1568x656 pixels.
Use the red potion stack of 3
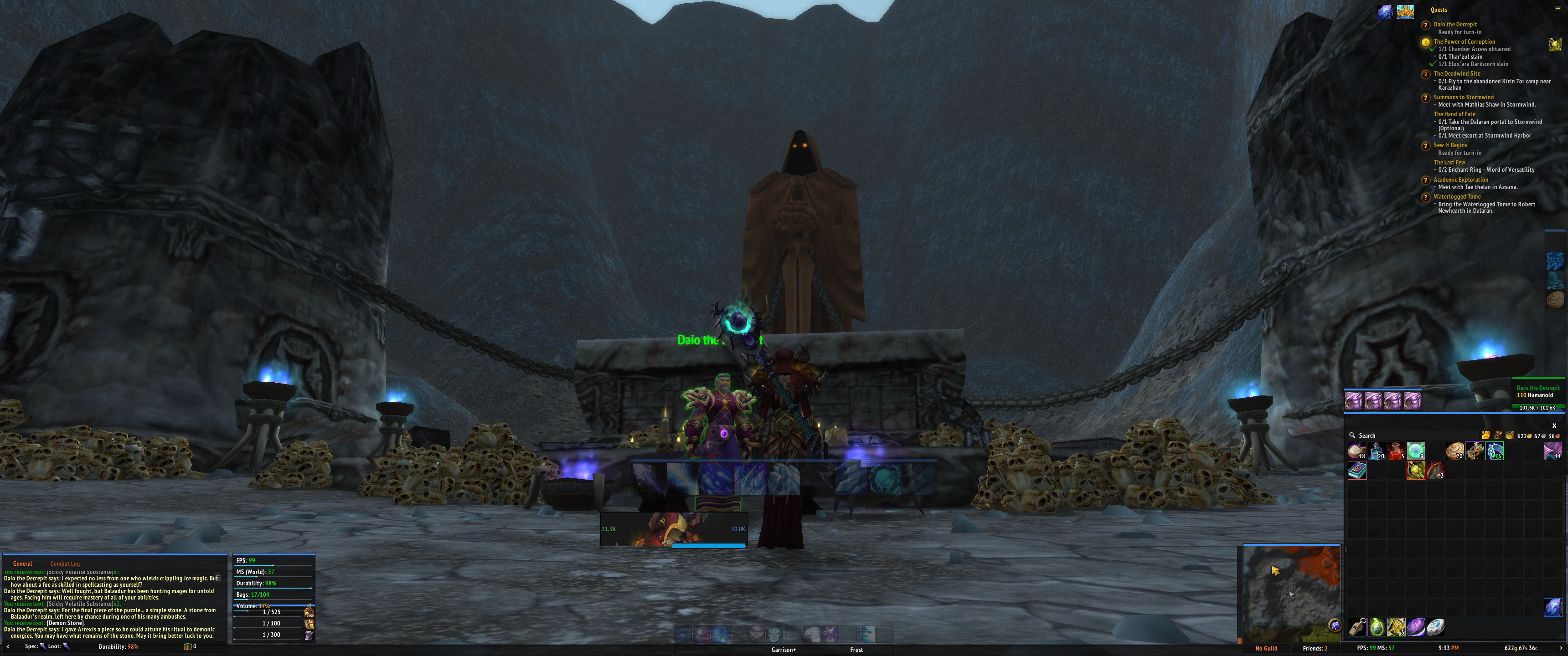1396,451
